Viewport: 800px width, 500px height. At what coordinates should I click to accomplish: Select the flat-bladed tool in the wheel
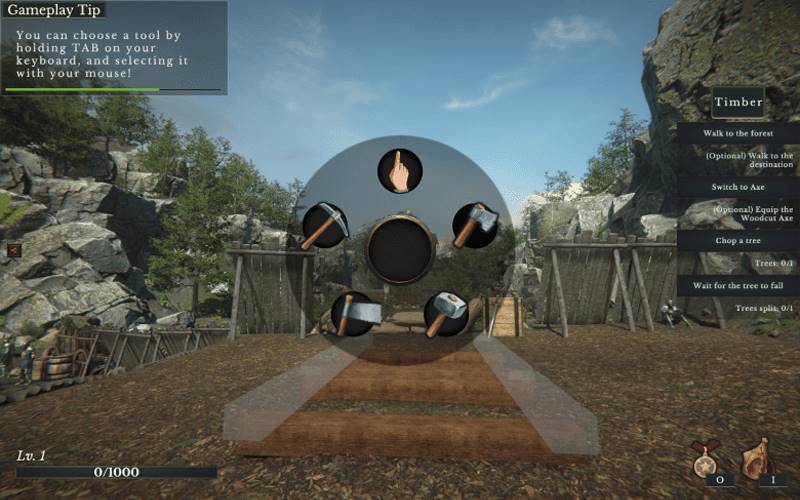click(x=356, y=313)
